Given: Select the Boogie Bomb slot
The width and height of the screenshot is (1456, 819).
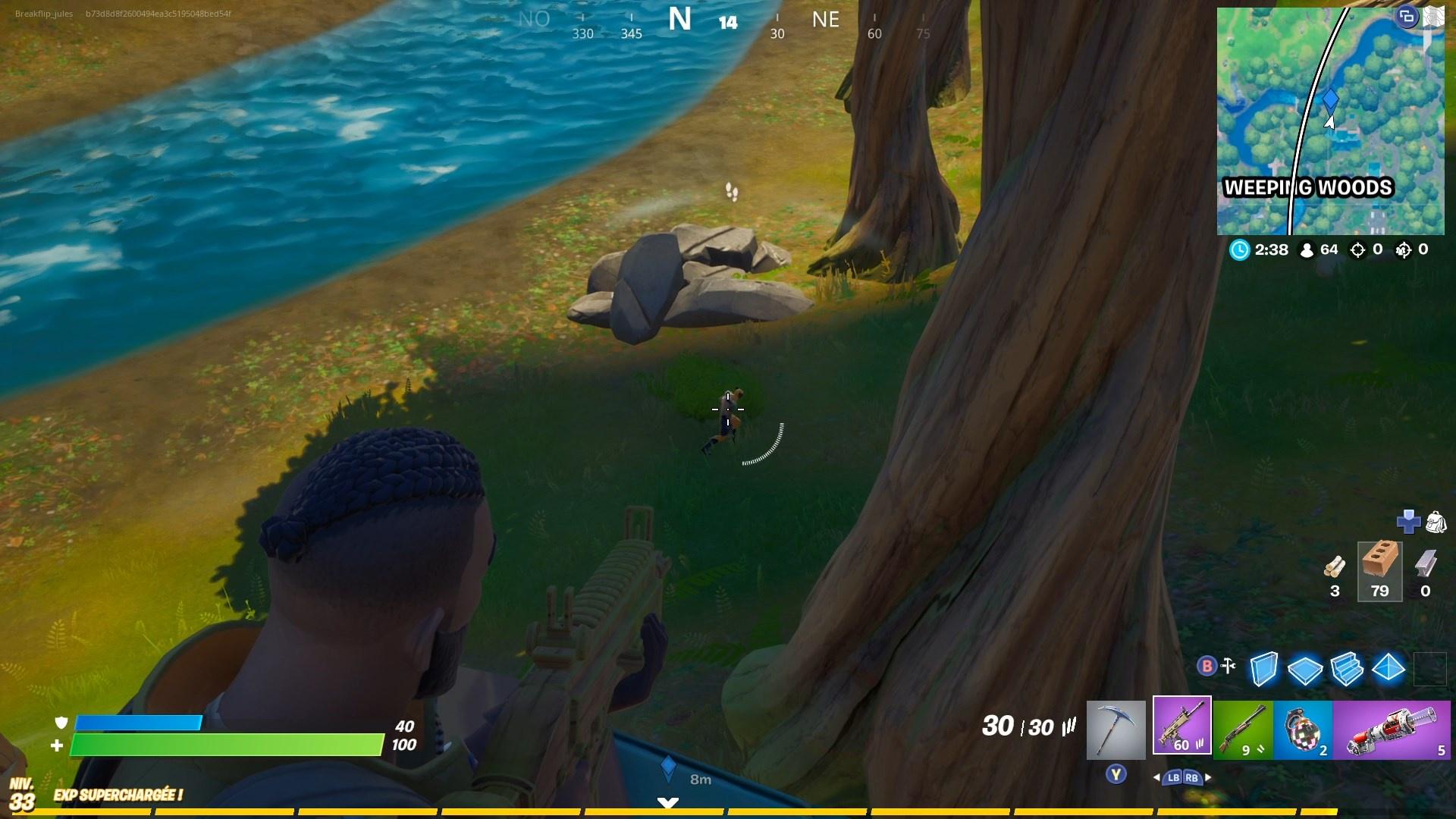Looking at the screenshot, I should click(1303, 728).
